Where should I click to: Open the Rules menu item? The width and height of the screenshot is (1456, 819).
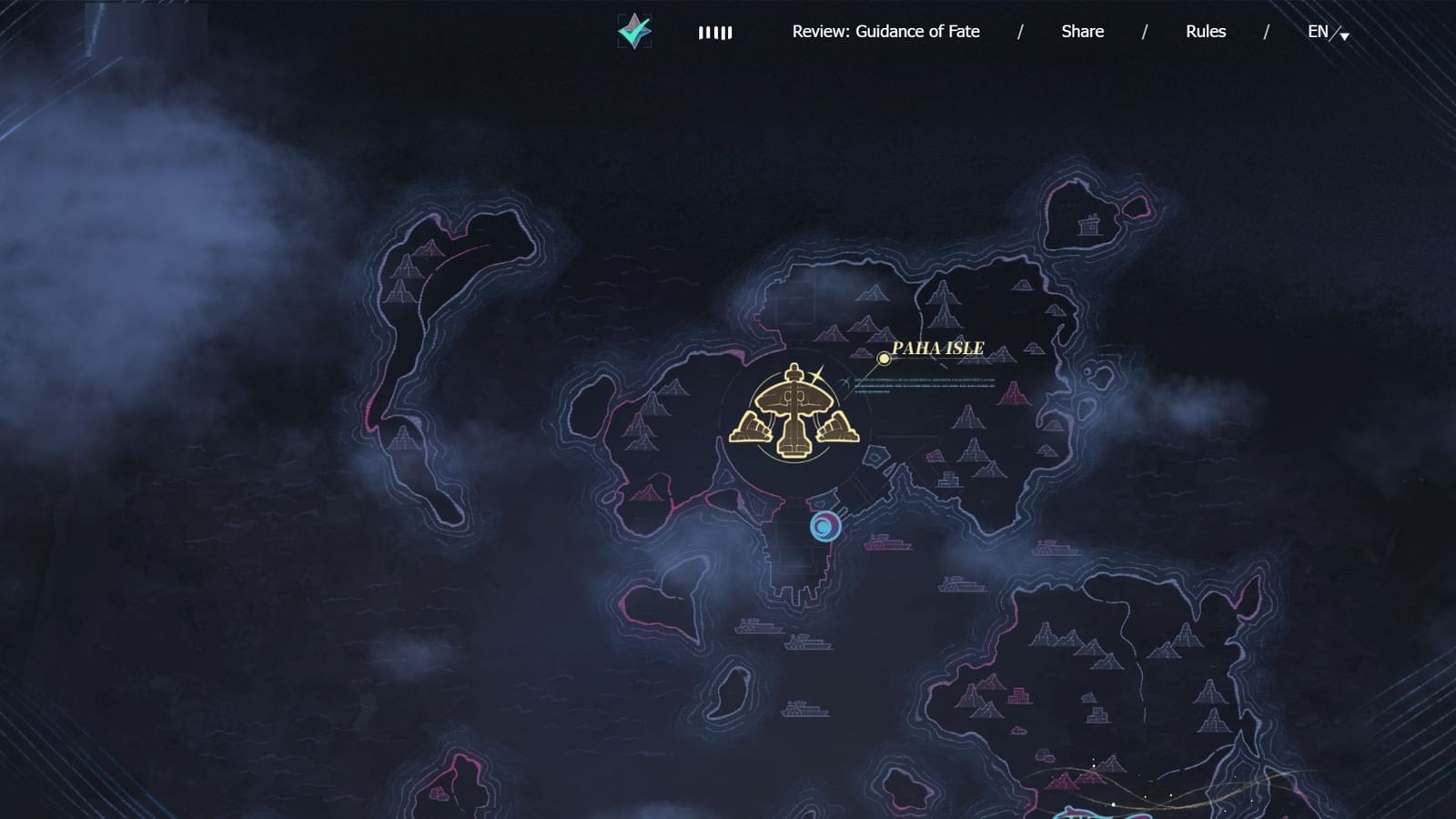1205,31
